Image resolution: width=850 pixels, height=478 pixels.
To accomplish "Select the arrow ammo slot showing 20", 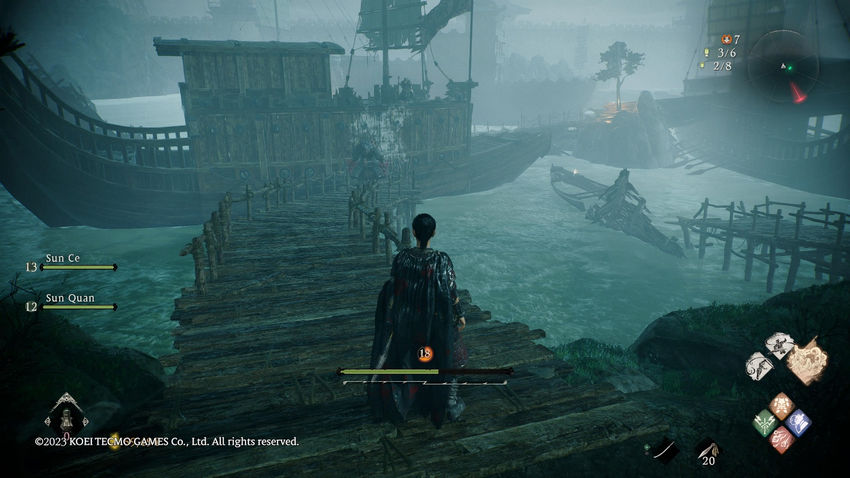I will 709,452.
